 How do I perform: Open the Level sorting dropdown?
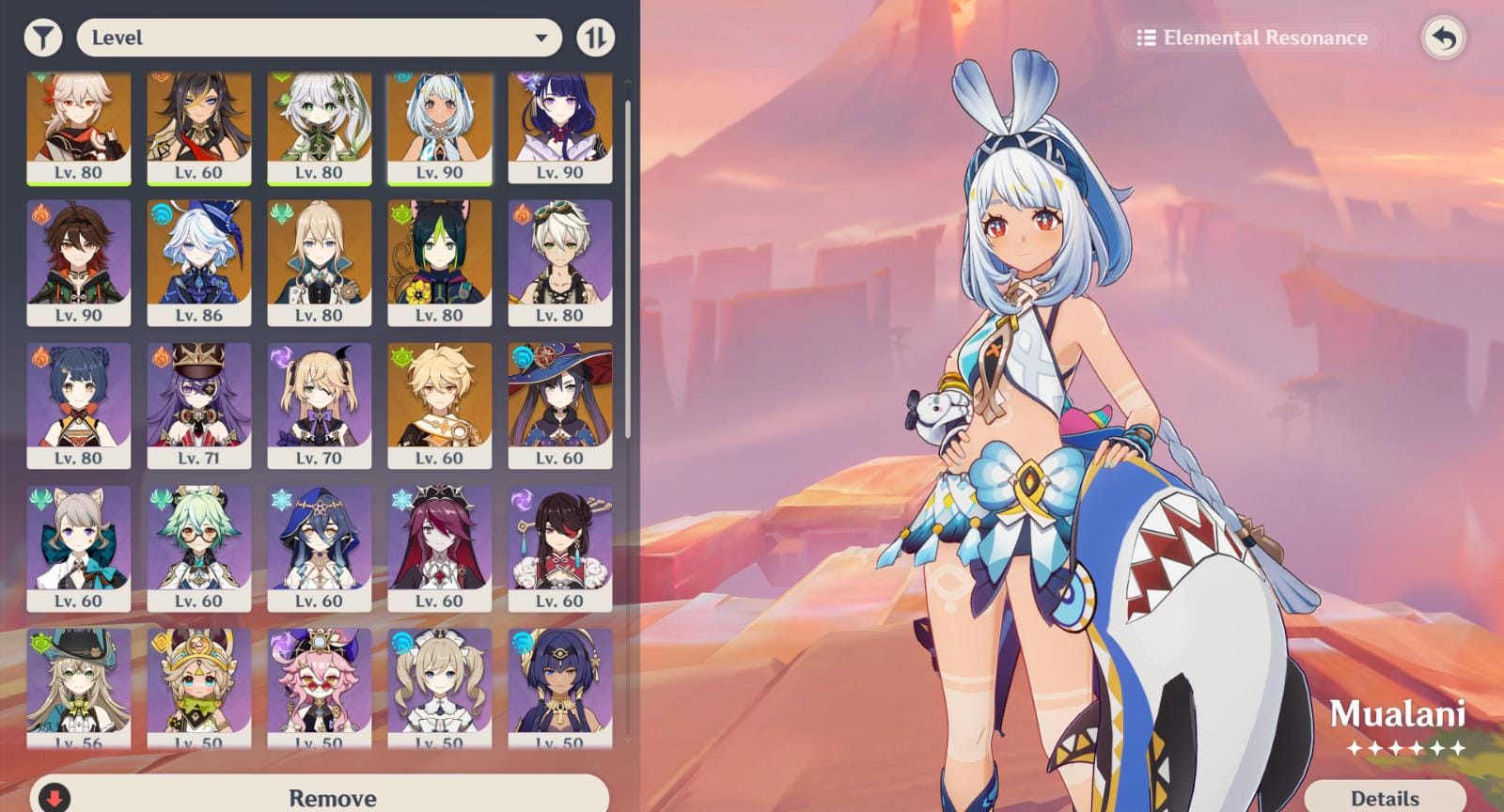point(320,39)
